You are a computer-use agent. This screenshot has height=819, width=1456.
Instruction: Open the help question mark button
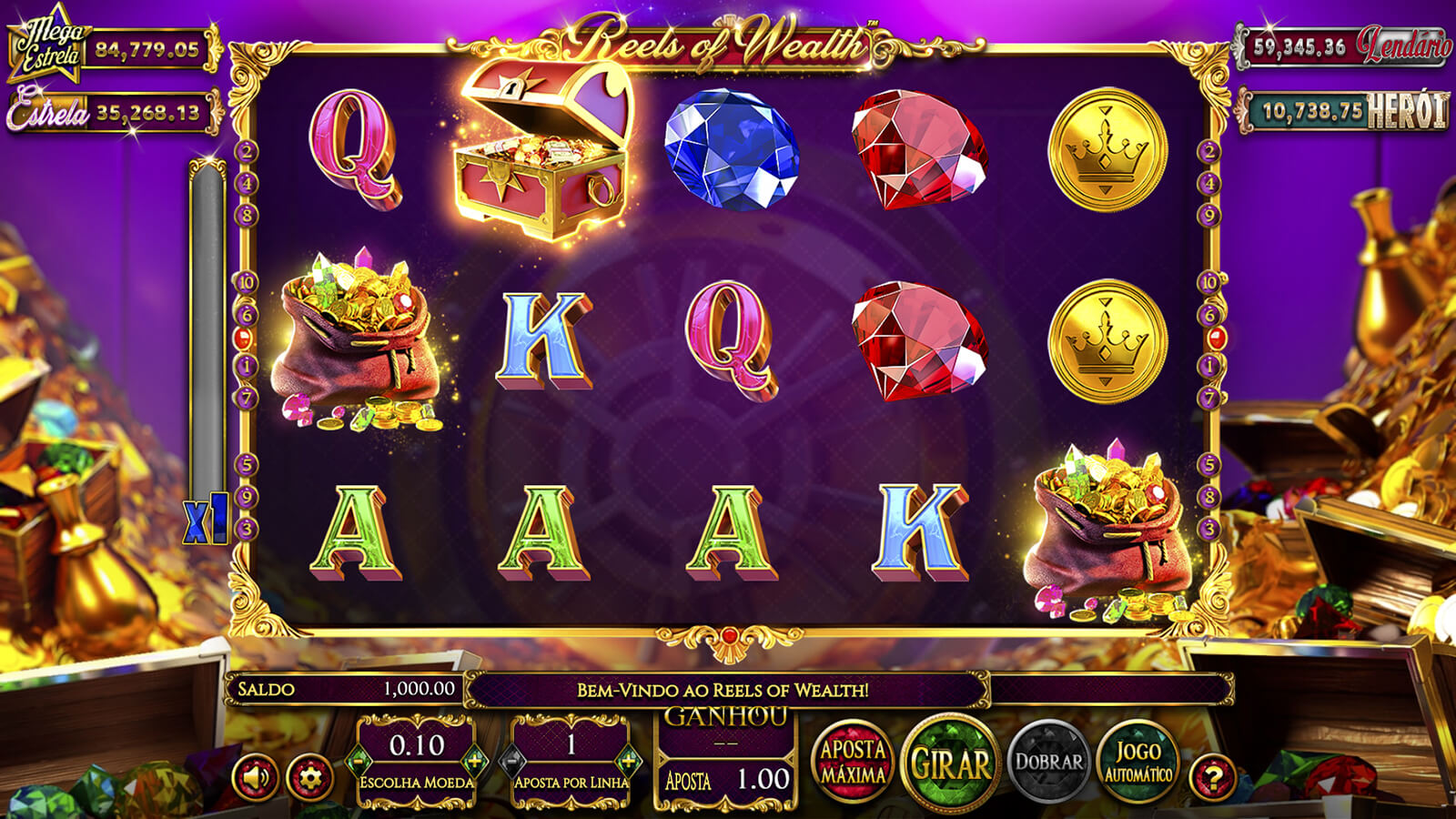pyautogui.click(x=1213, y=778)
